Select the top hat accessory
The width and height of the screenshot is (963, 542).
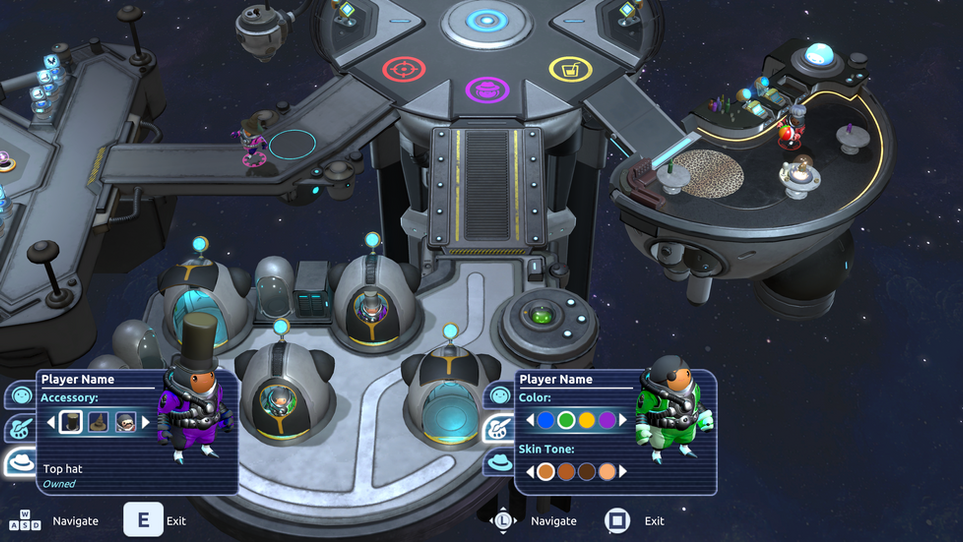70,422
